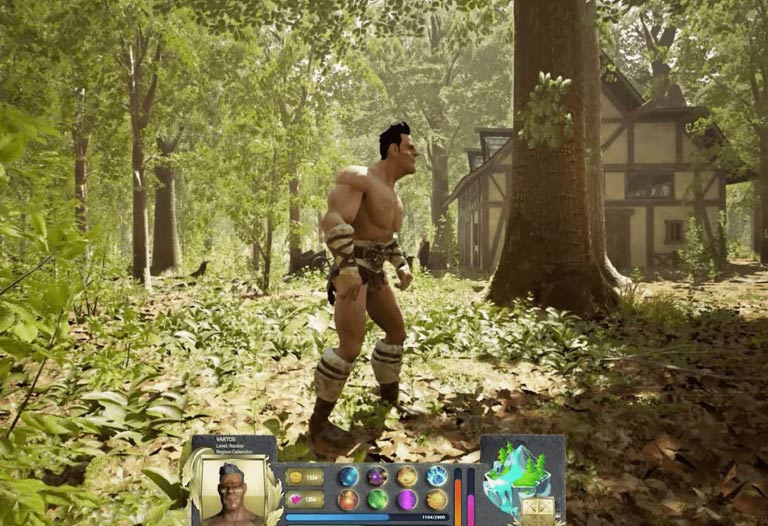Activate the green orb ability
Viewport: 768px width, 526px height.
click(377, 499)
